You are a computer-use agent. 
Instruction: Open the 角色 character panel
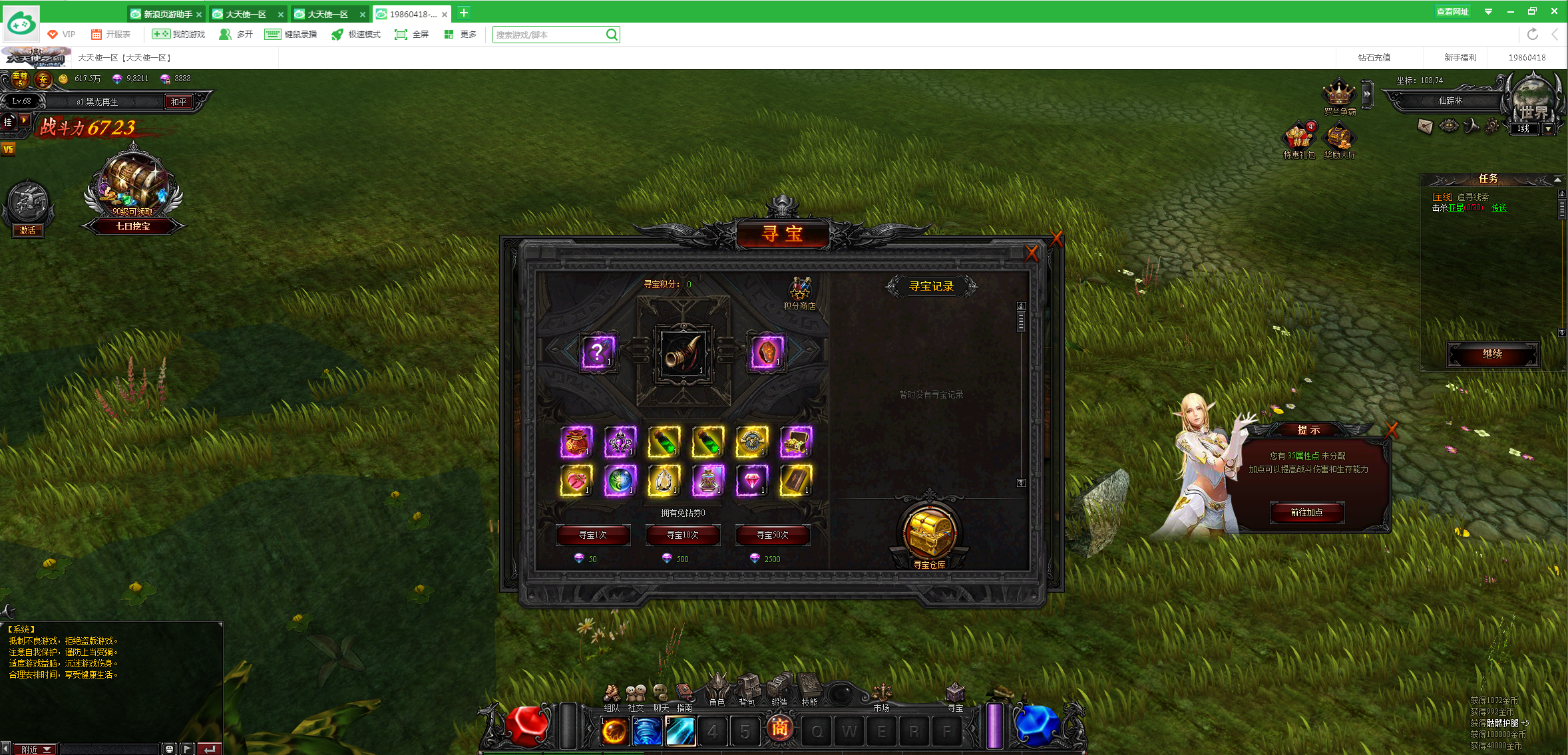pyautogui.click(x=717, y=688)
